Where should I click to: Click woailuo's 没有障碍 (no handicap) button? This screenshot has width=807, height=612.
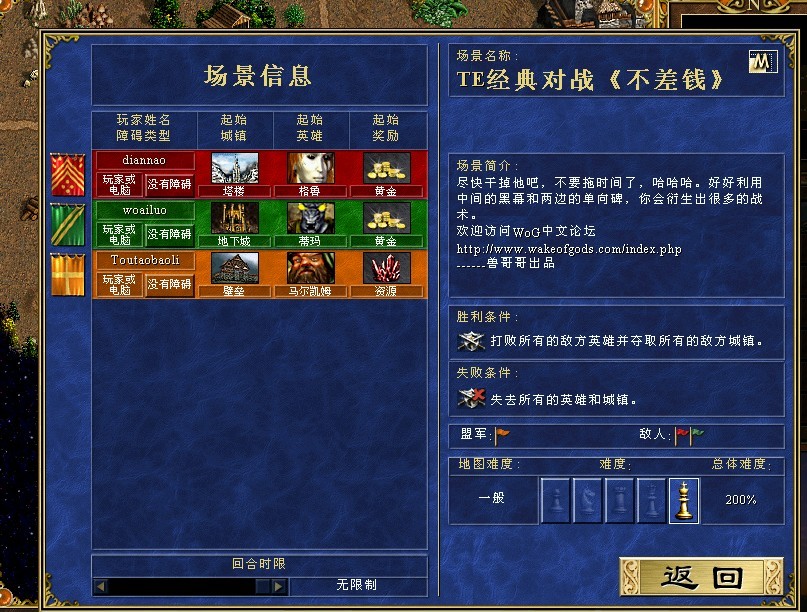(x=170, y=234)
